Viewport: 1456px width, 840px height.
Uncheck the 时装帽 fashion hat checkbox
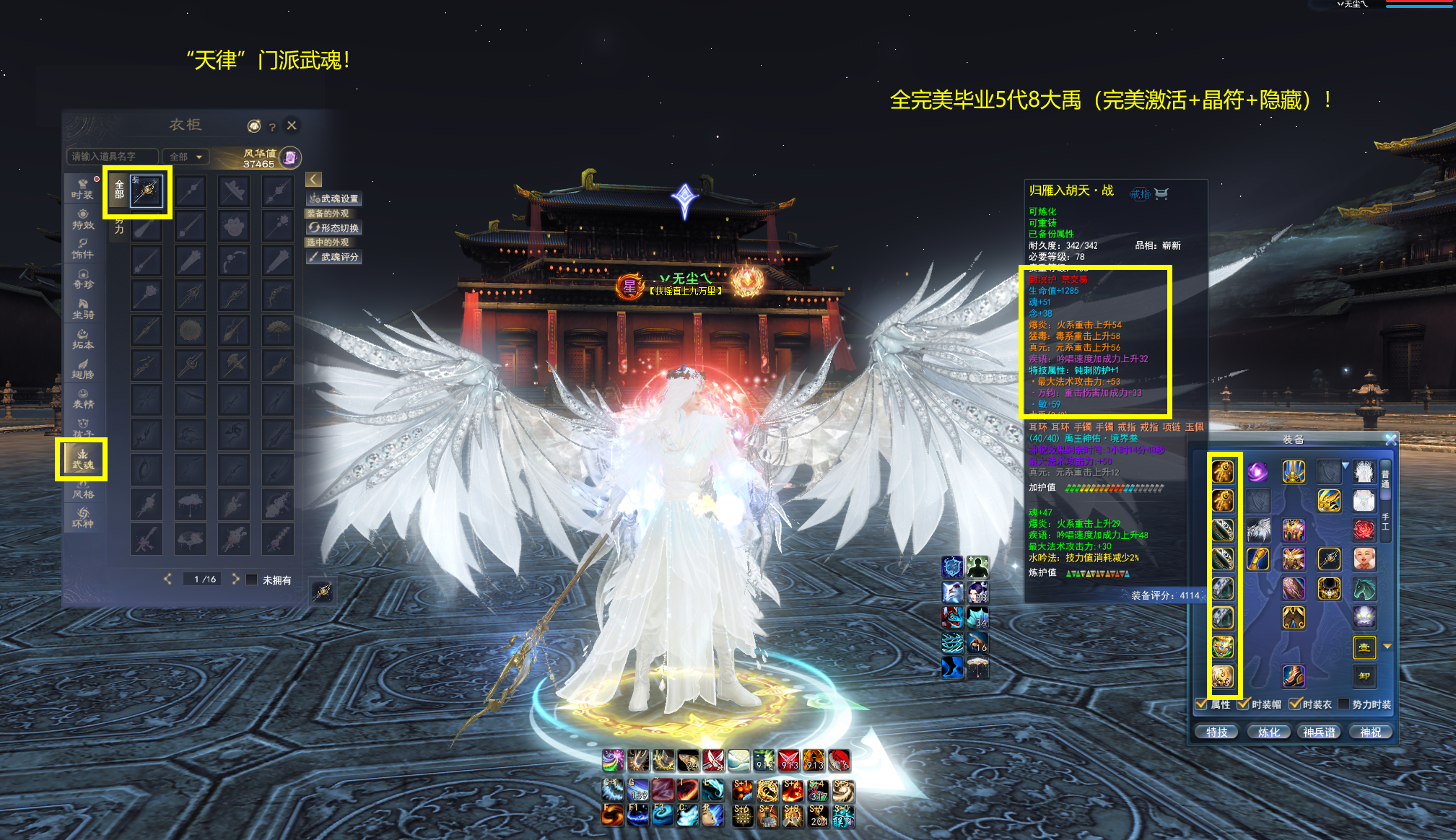tap(1243, 704)
